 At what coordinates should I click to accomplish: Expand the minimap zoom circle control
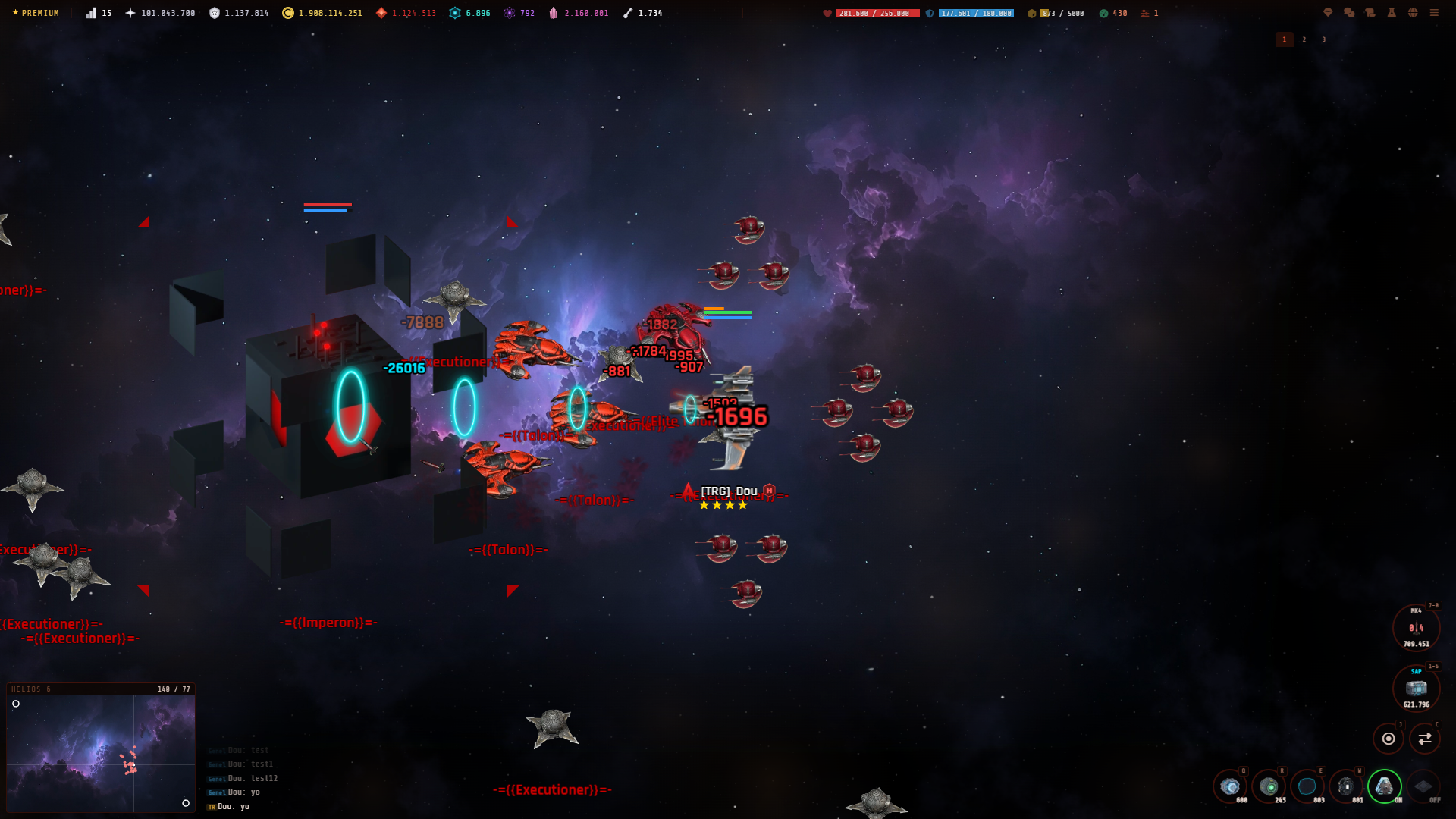tap(17, 704)
